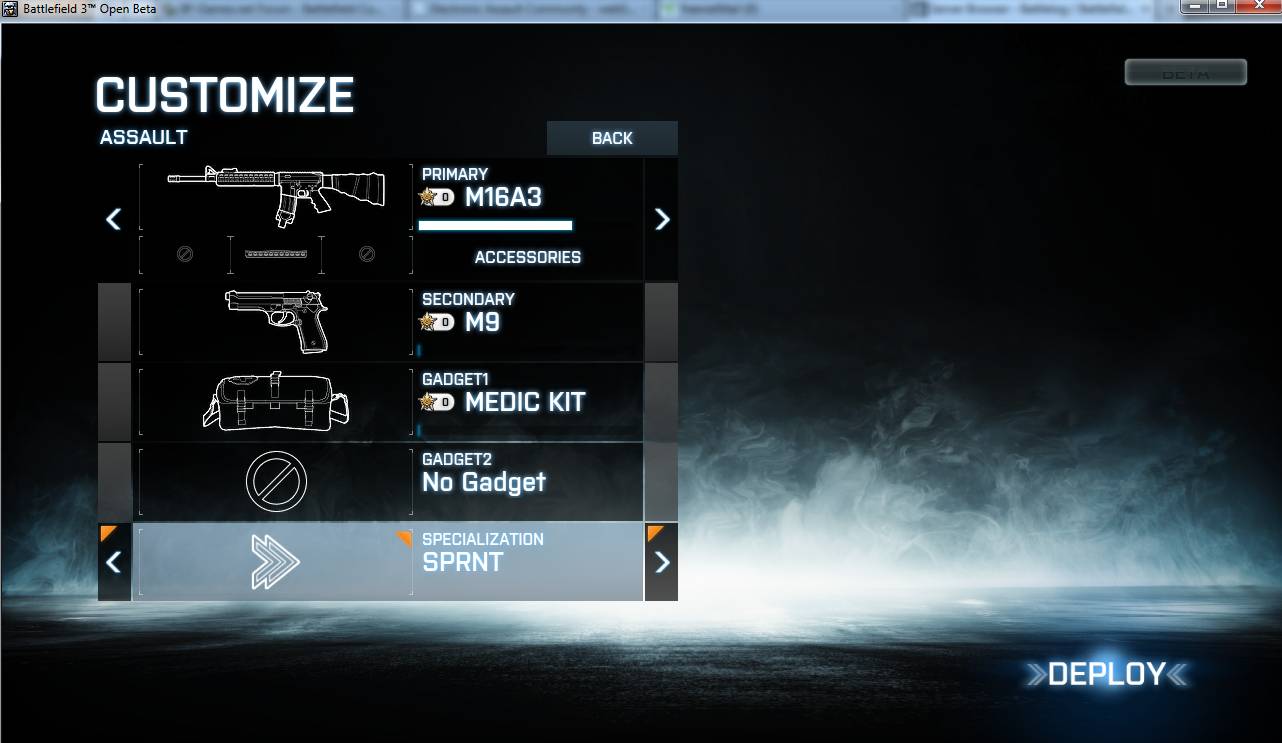Deploy into the match
The height and width of the screenshot is (743, 1282).
pyautogui.click(x=1106, y=675)
